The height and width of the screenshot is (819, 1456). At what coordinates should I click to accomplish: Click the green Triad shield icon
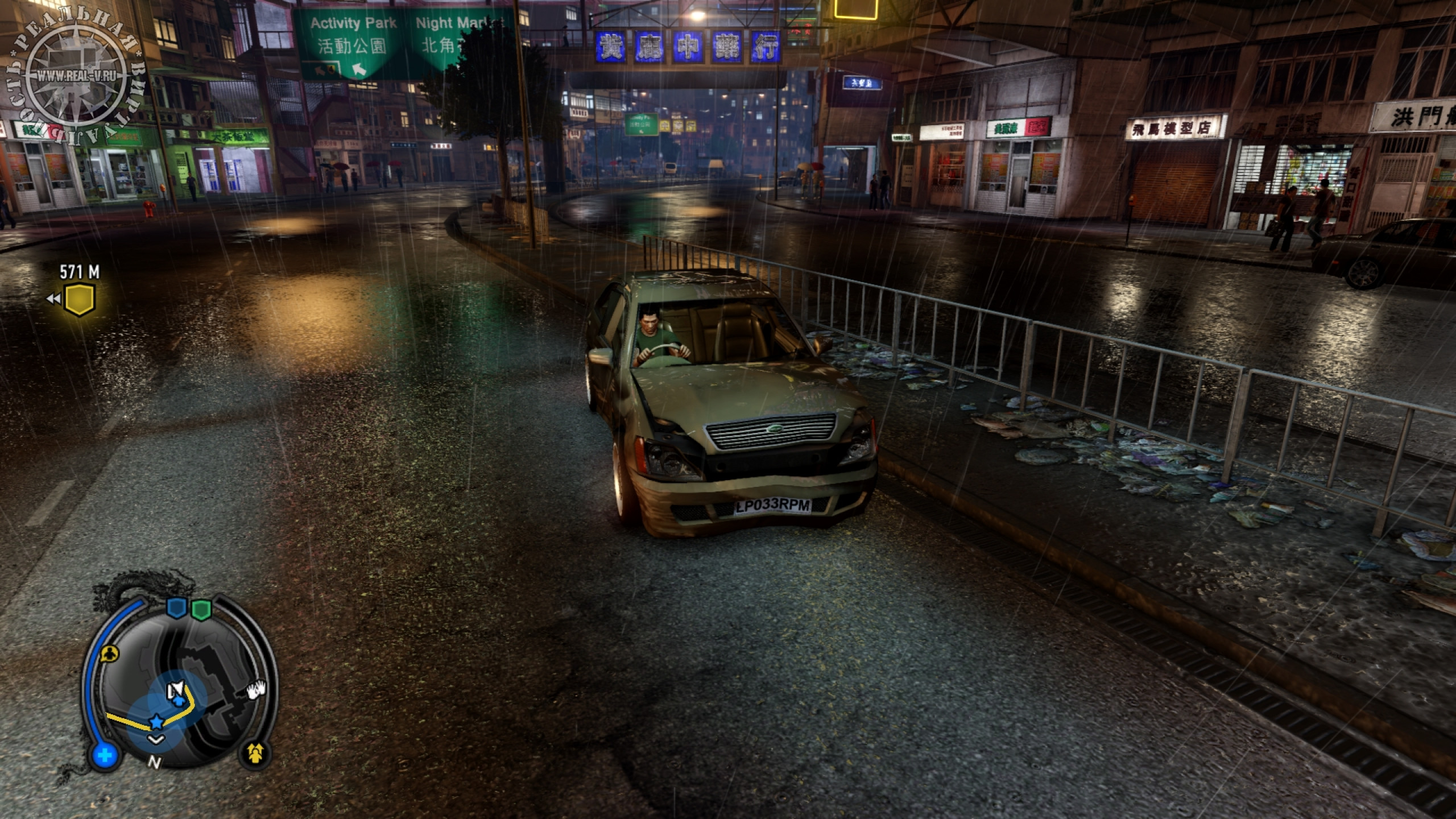coord(201,609)
